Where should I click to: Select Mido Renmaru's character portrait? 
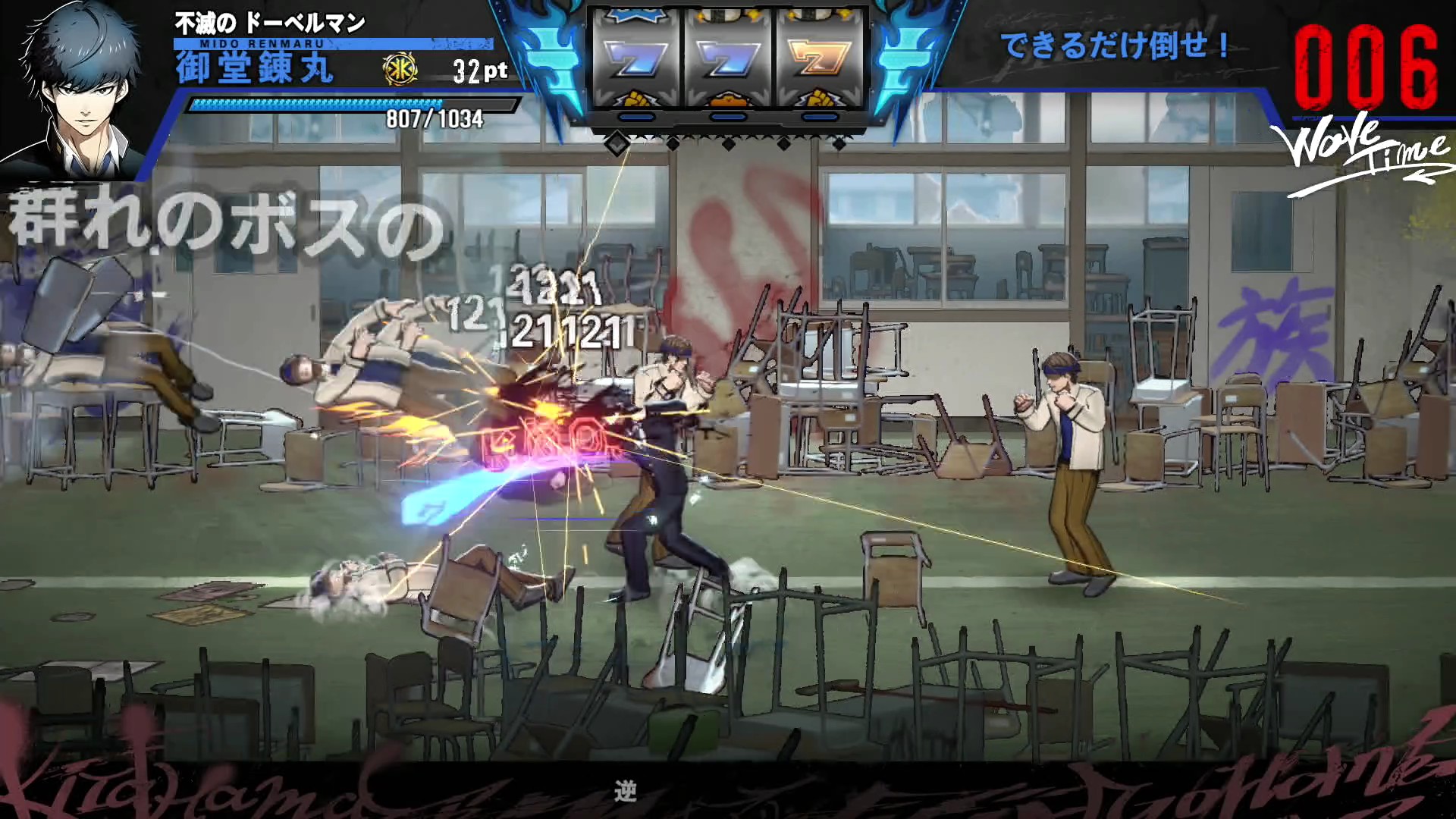[x=80, y=87]
